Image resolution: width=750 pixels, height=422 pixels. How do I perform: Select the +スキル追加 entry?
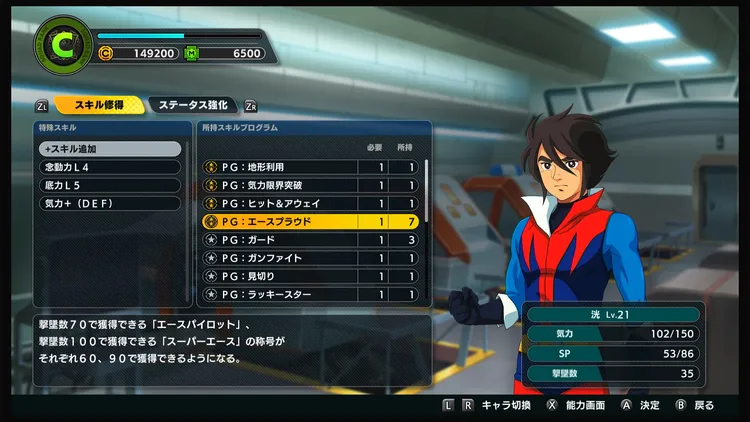[110, 148]
